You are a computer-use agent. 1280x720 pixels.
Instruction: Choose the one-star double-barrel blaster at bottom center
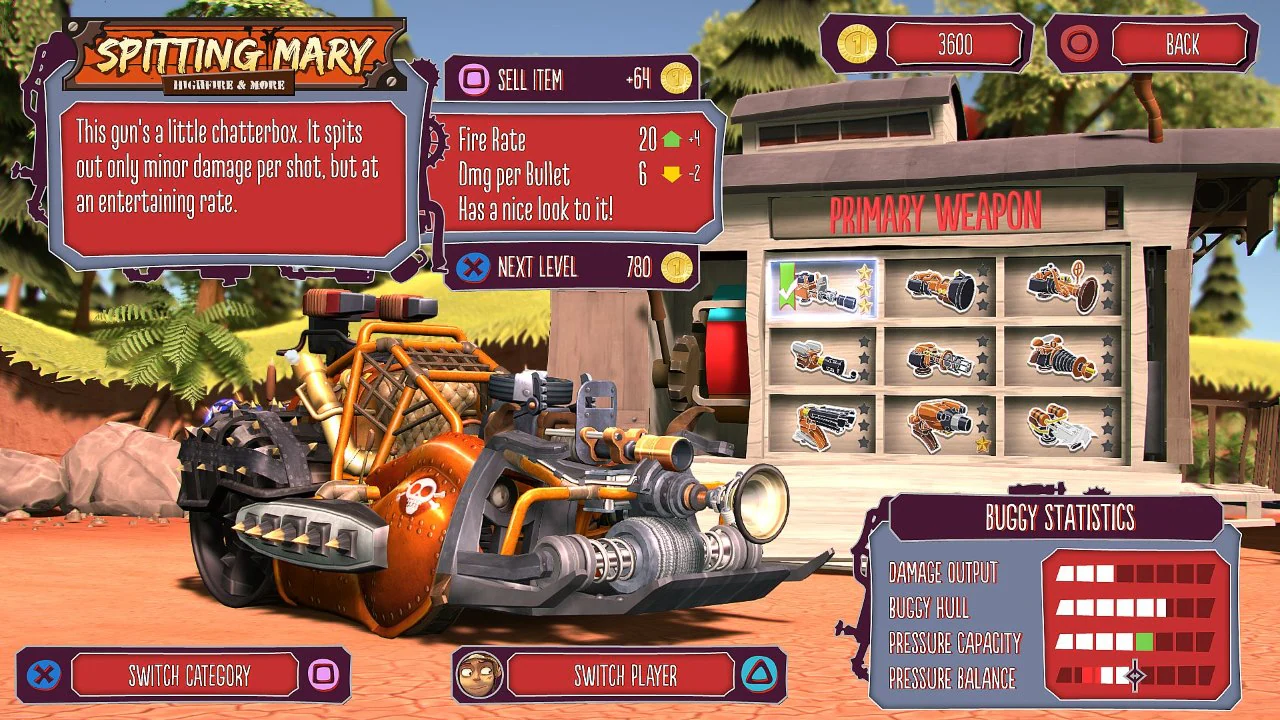point(943,424)
